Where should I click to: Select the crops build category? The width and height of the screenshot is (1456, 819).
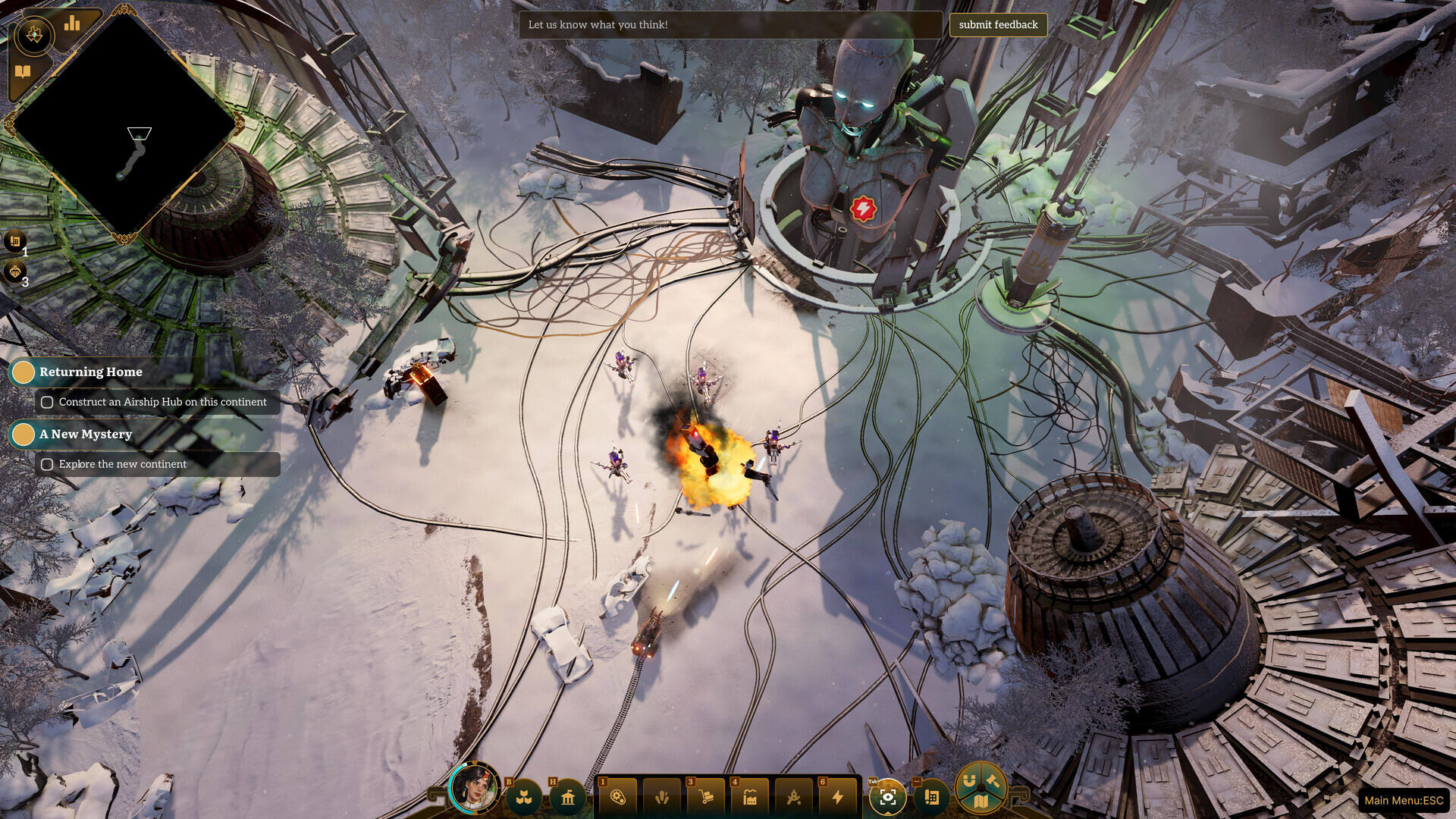662,797
